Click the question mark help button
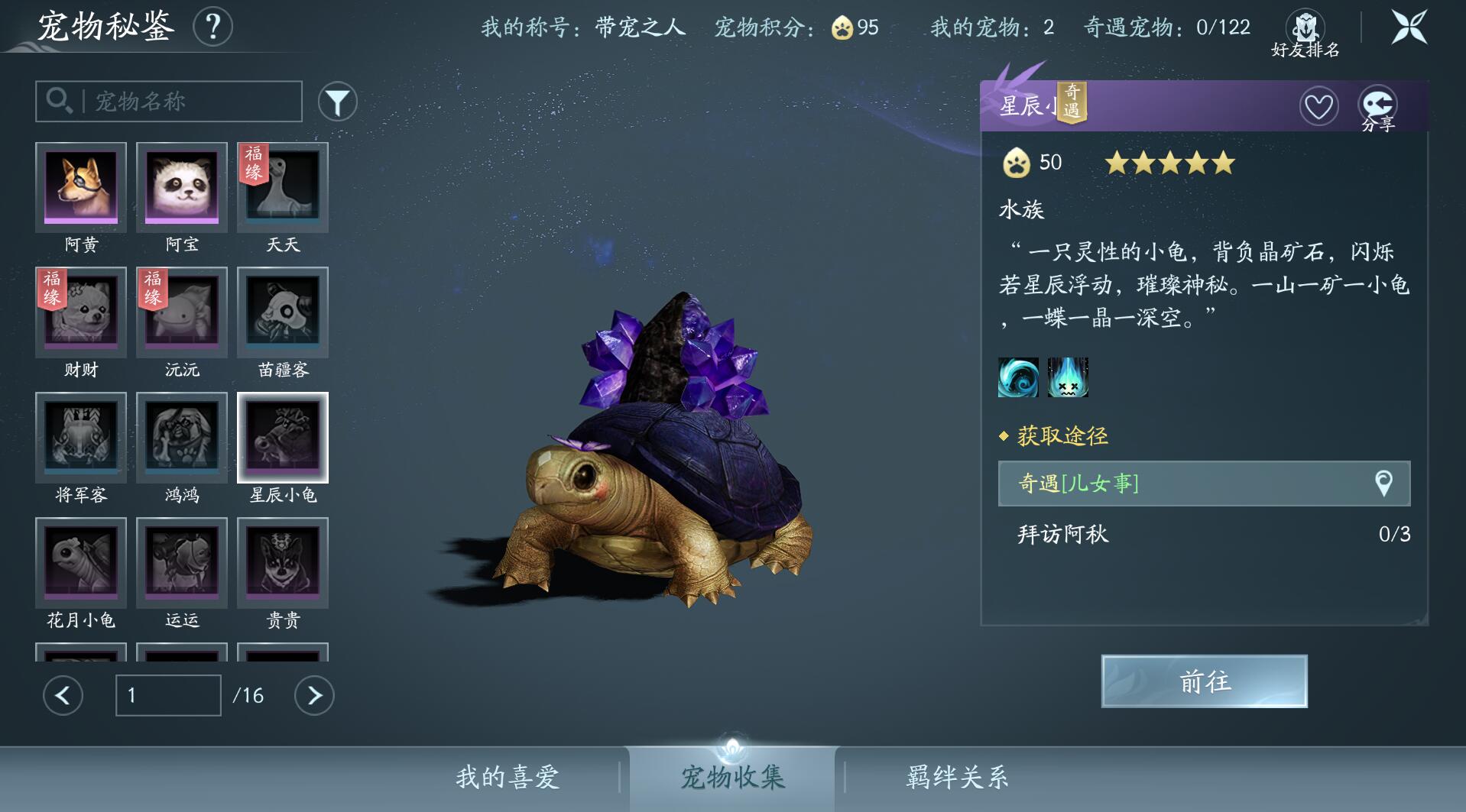 (x=212, y=27)
